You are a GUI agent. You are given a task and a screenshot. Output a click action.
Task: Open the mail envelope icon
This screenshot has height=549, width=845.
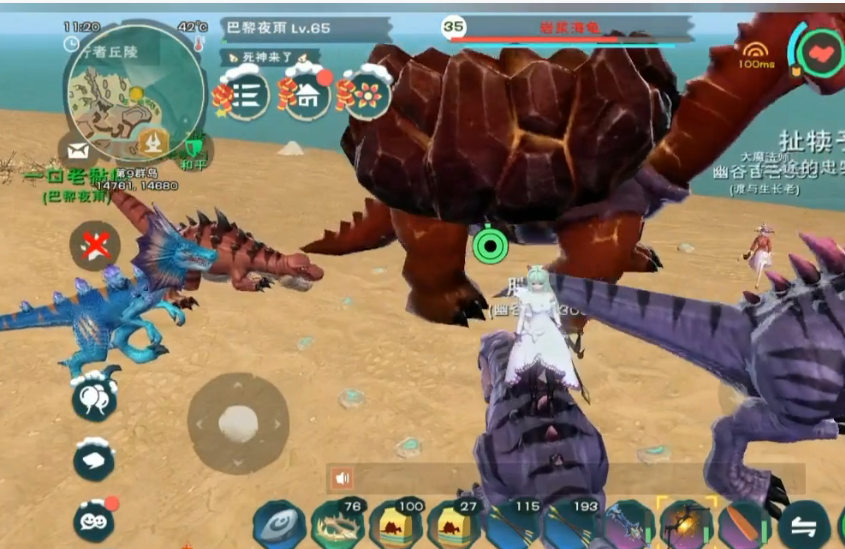tap(77, 151)
